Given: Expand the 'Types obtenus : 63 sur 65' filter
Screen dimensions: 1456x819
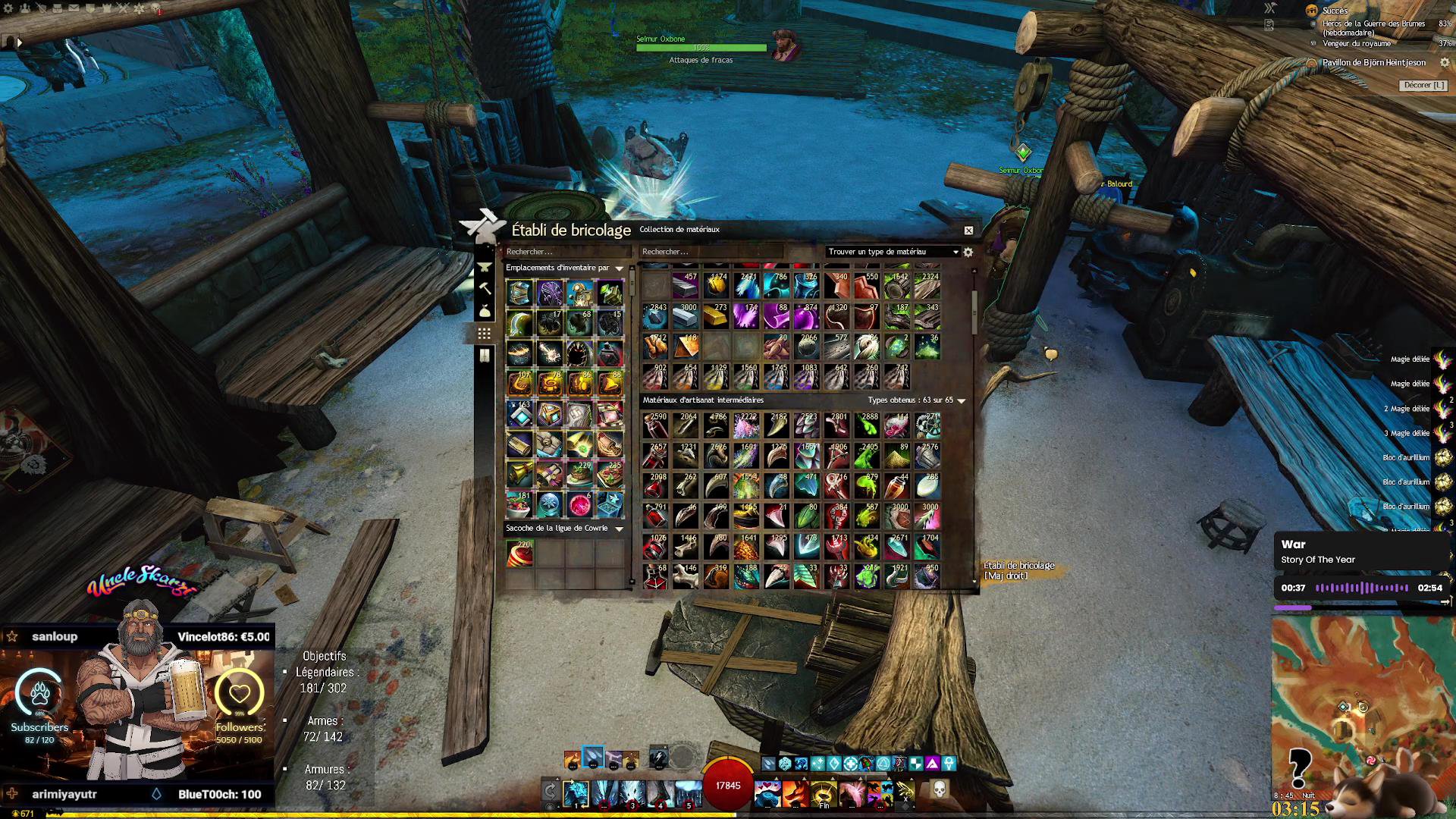Looking at the screenshot, I should coord(962,400).
